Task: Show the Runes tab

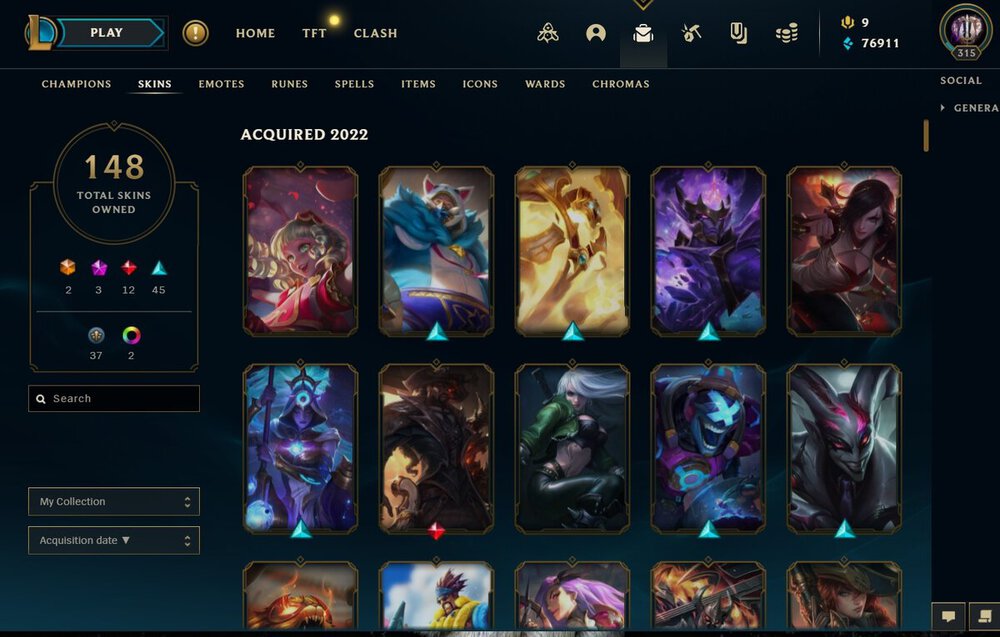Action: [289, 84]
